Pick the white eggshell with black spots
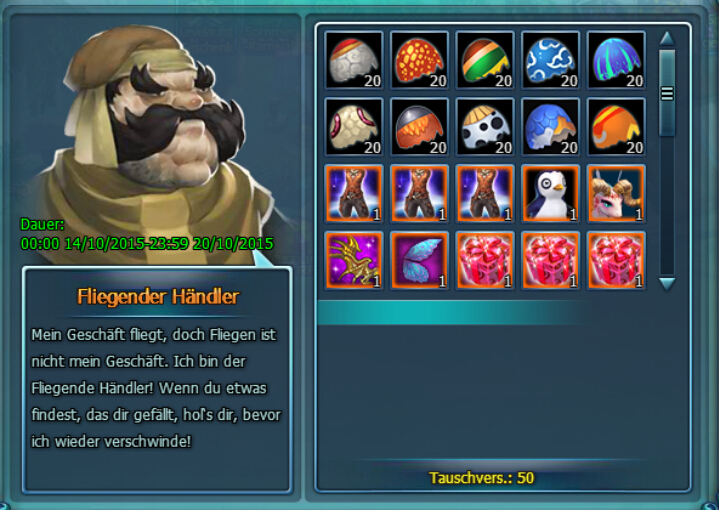Viewport: 719px width, 510px height. pyautogui.click(x=485, y=127)
